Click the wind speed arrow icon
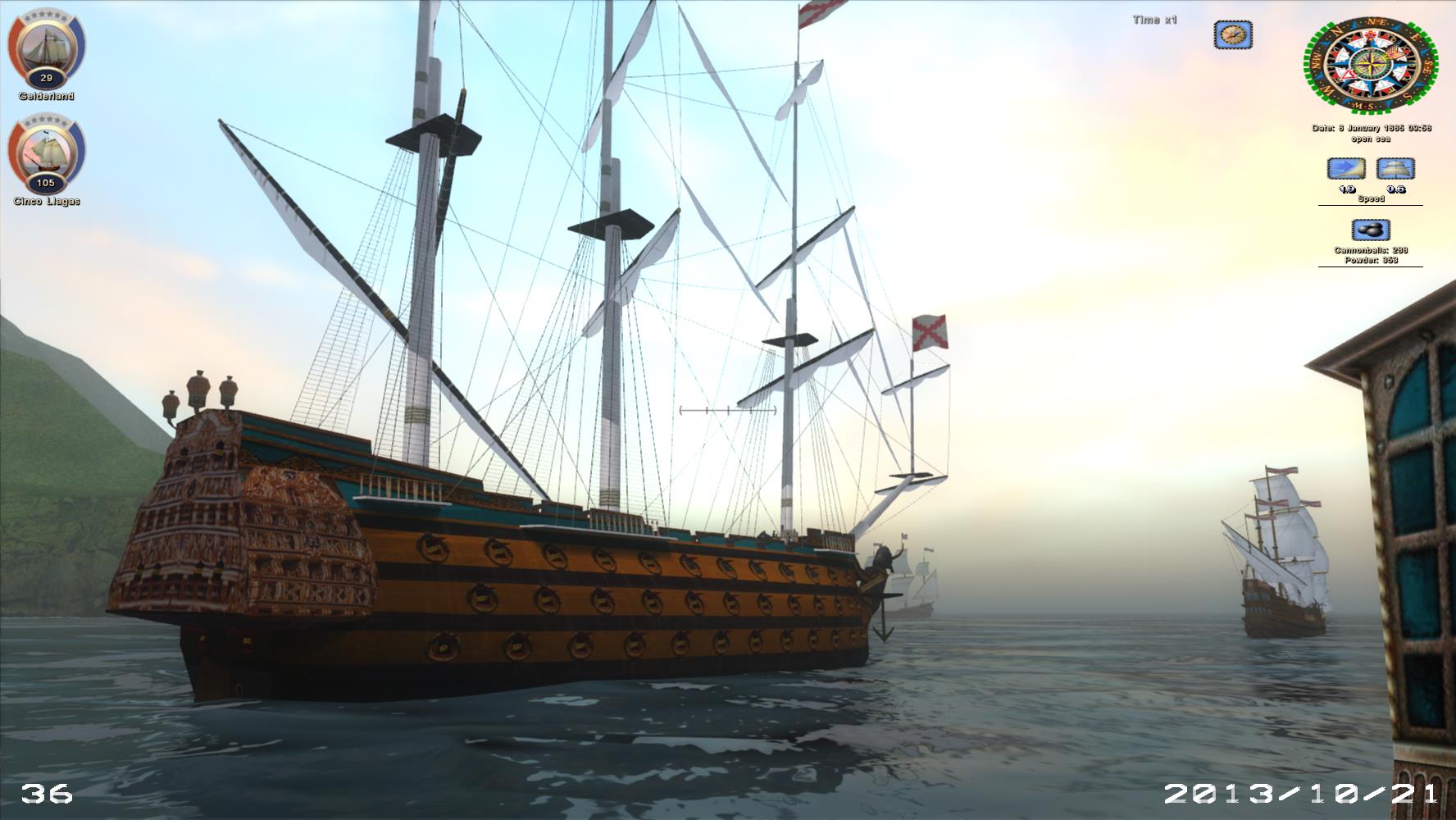1456x820 pixels. tap(1346, 169)
